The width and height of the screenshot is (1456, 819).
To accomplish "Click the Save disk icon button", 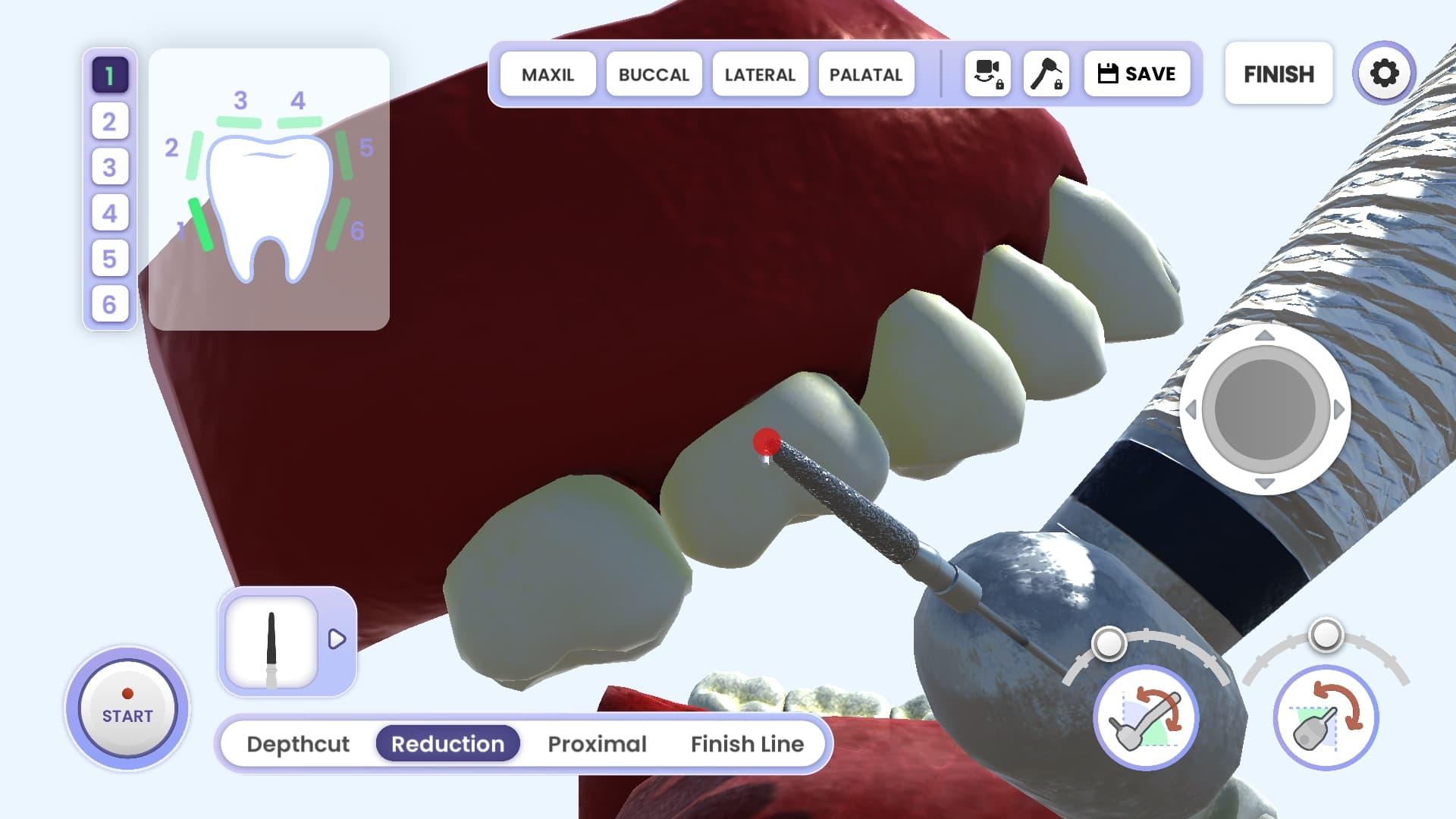I will tap(1137, 74).
